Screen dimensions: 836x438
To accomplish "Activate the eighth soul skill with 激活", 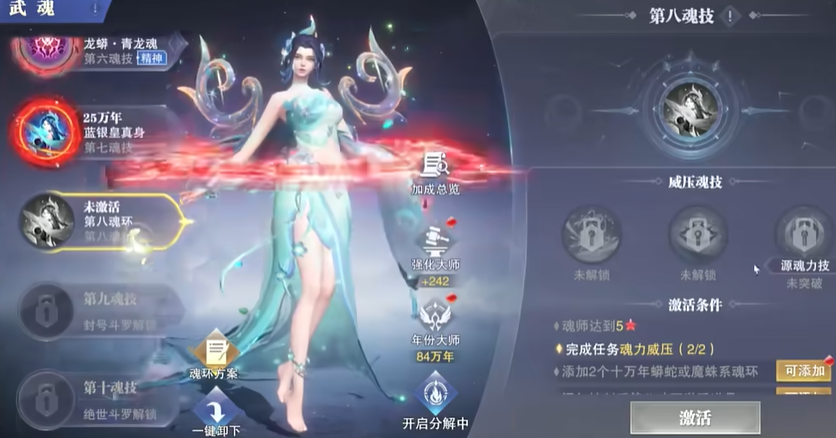I will point(694,417).
